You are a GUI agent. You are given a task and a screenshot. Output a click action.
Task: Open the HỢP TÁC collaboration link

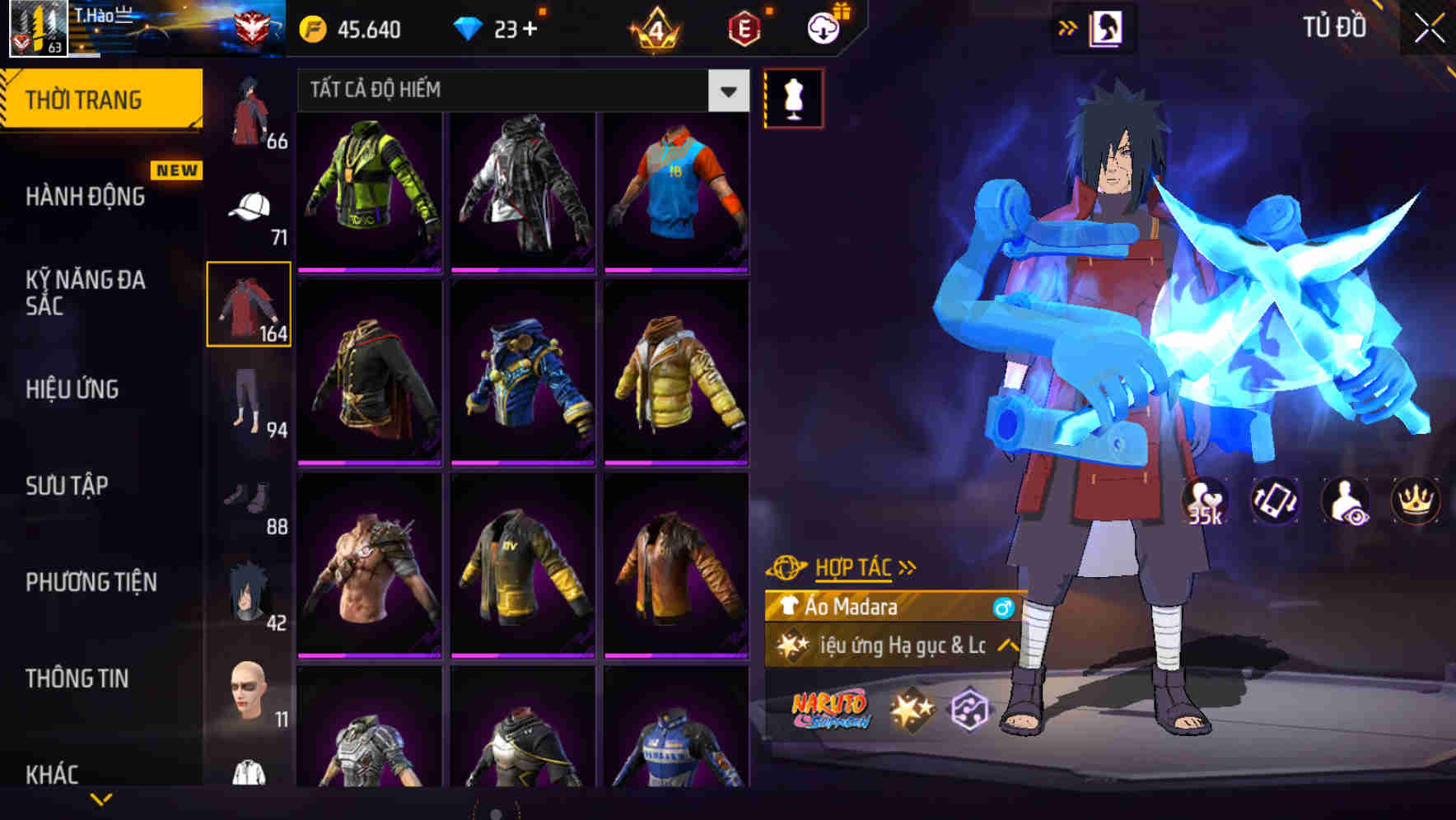point(857,566)
